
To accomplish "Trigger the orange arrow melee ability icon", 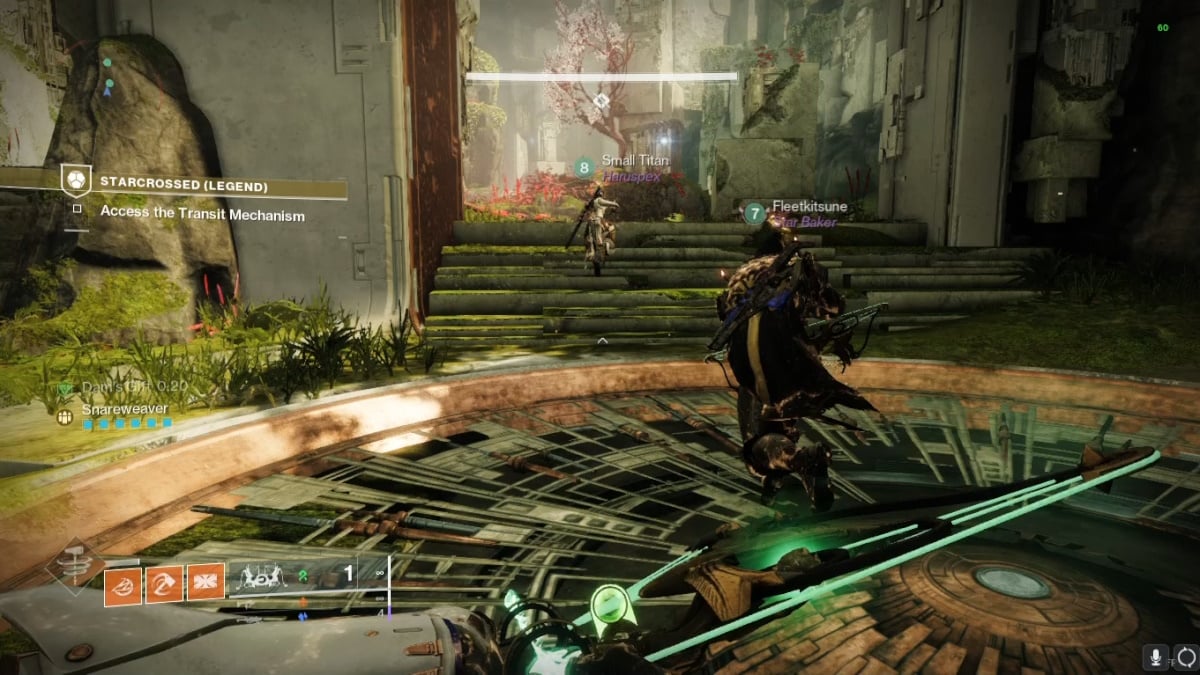I will (164, 582).
